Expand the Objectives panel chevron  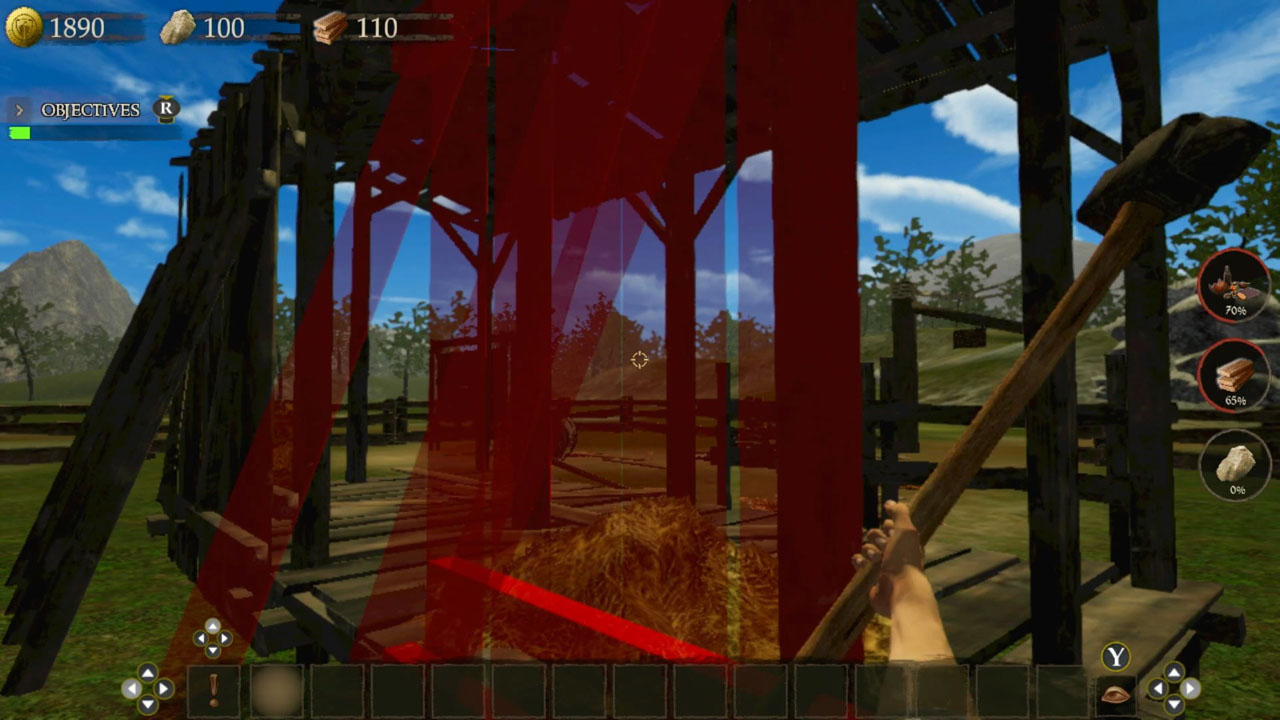click(18, 110)
